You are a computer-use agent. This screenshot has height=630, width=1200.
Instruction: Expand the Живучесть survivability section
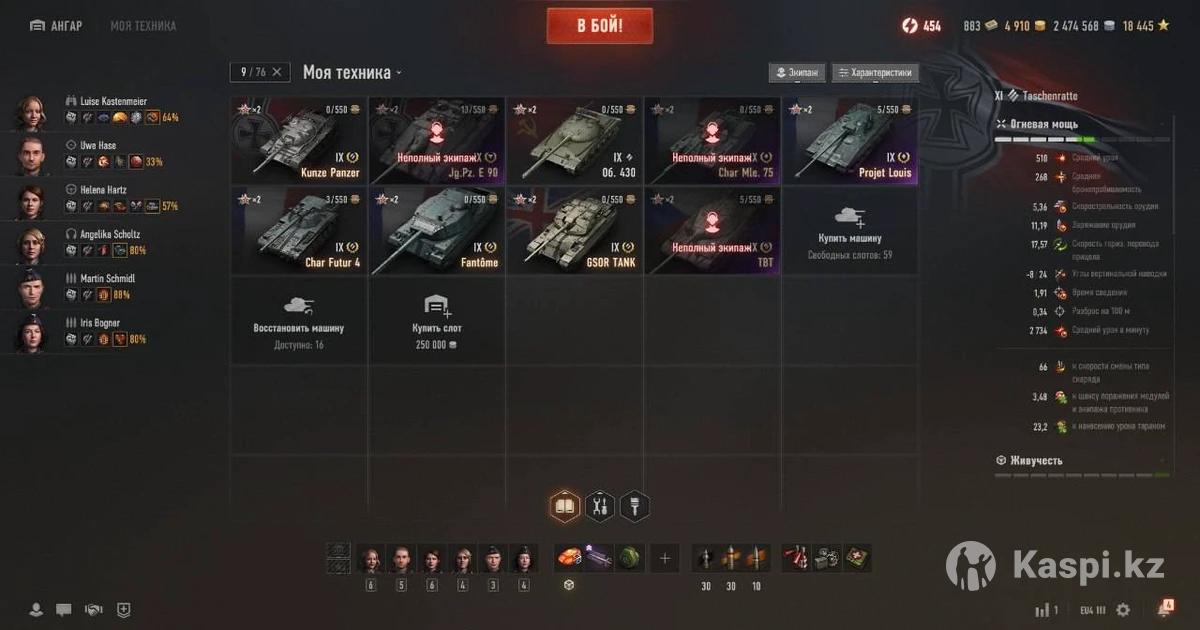(x=1036, y=460)
